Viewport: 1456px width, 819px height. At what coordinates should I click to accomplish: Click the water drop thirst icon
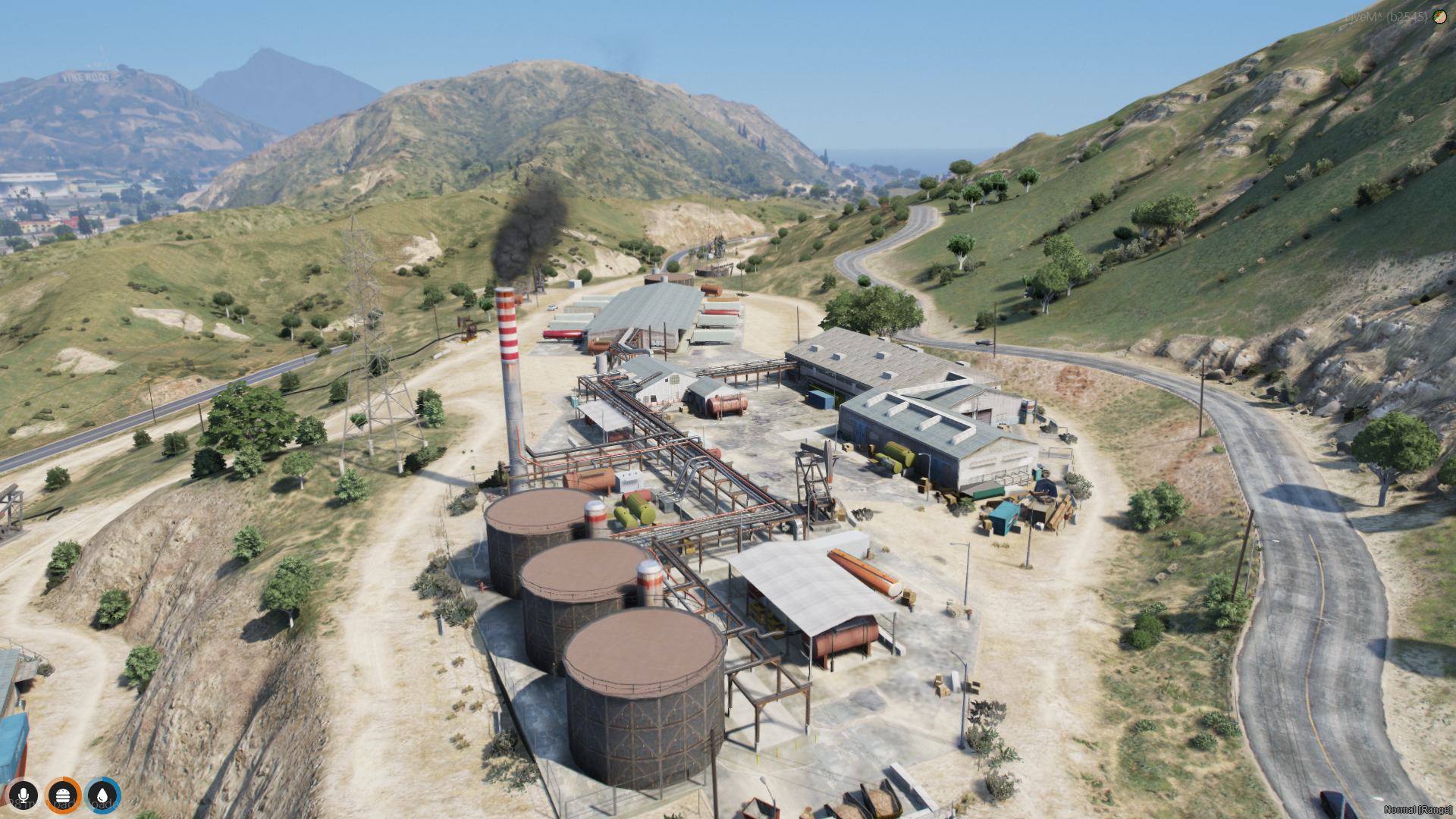pos(102,795)
